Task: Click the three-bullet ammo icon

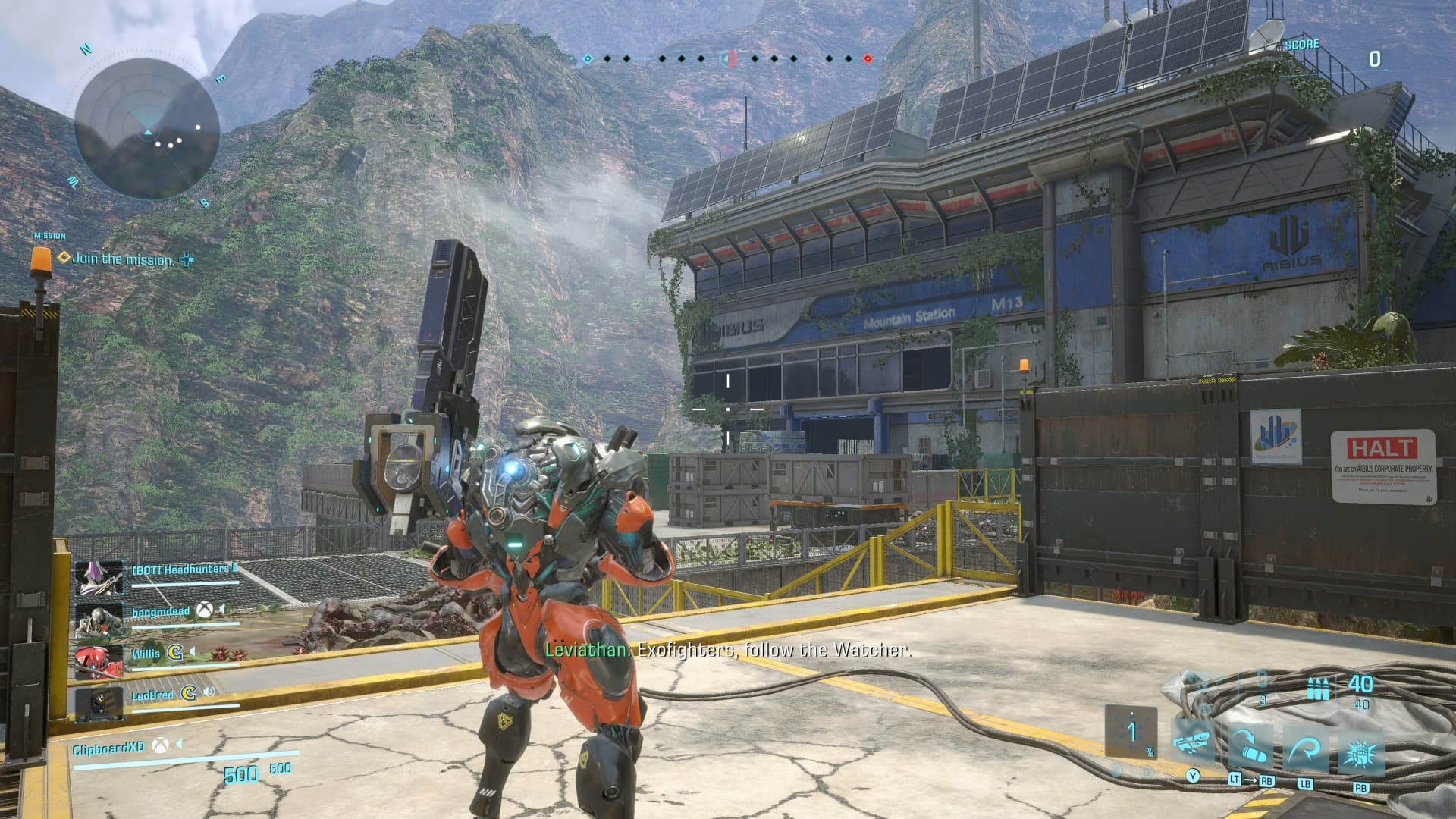Action: [x=1318, y=689]
